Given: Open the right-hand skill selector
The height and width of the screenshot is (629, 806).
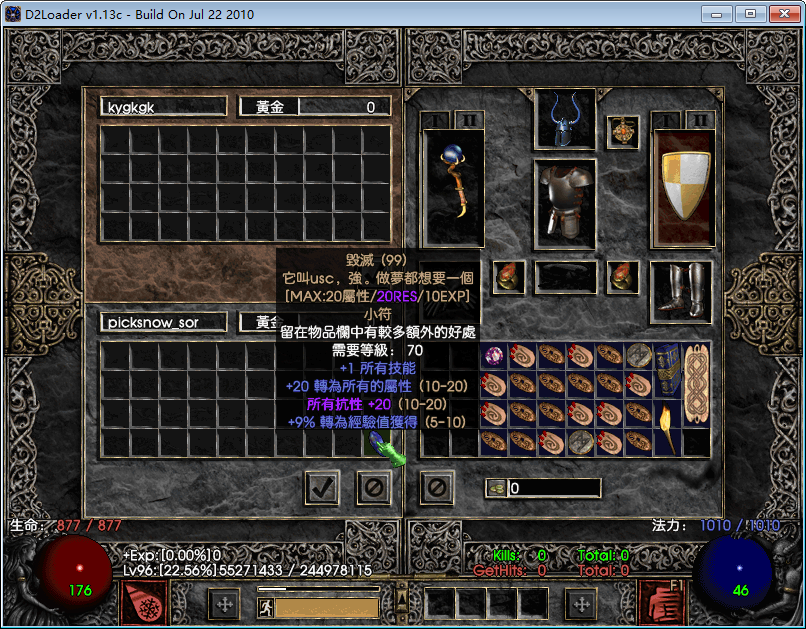Looking at the screenshot, I should pos(661,603).
